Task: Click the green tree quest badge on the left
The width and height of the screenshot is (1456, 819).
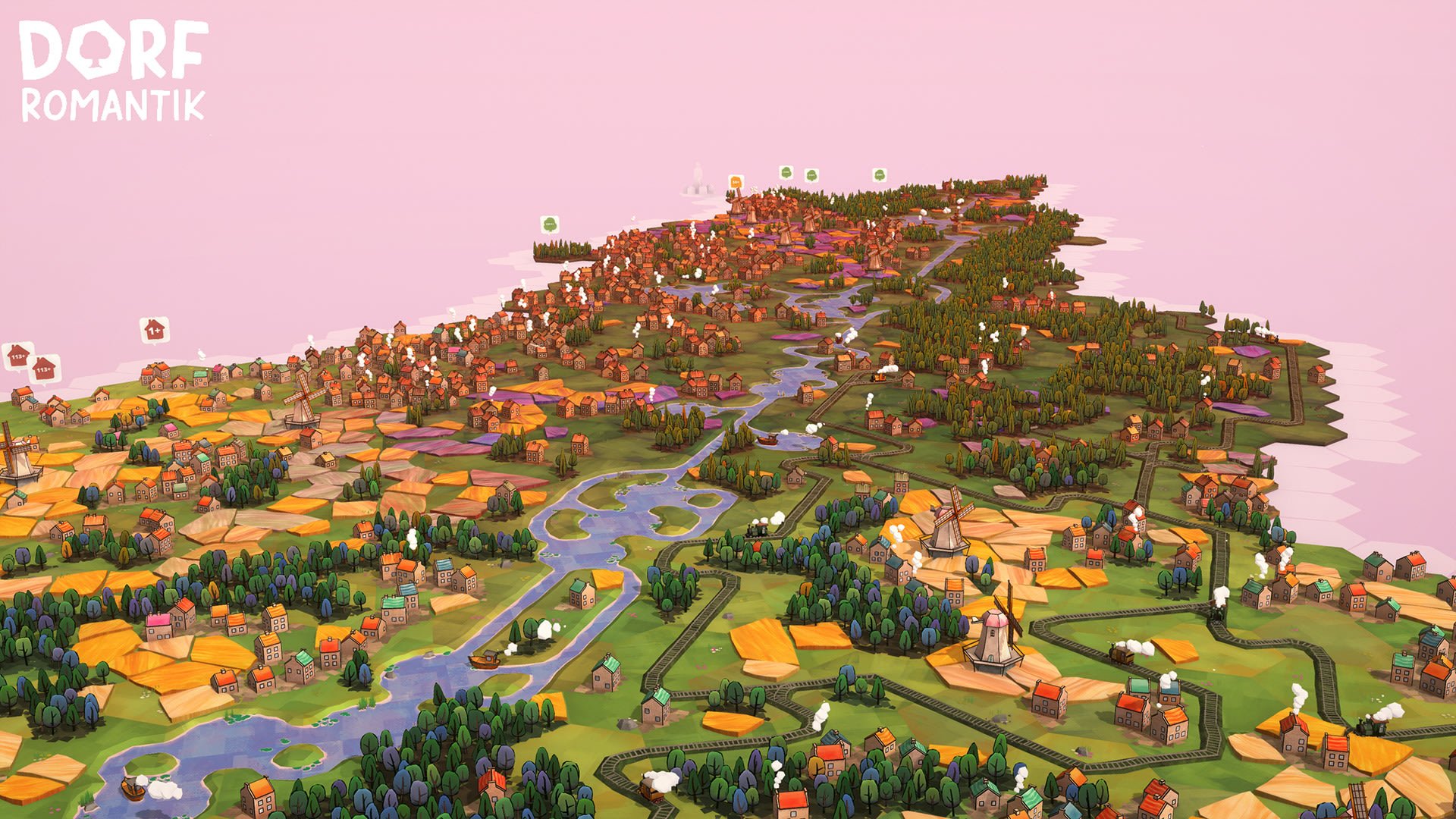Action: pyautogui.click(x=550, y=222)
